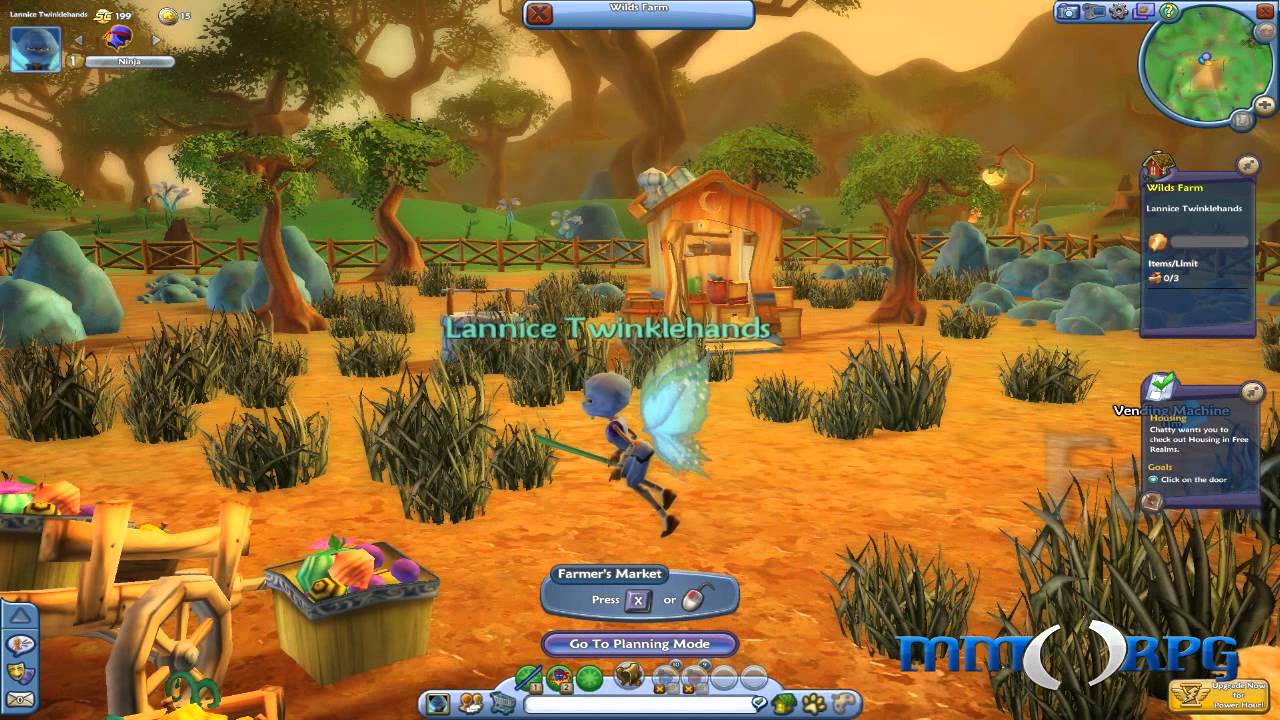Open the friends list icon
1280x720 pixels.
click(470, 702)
